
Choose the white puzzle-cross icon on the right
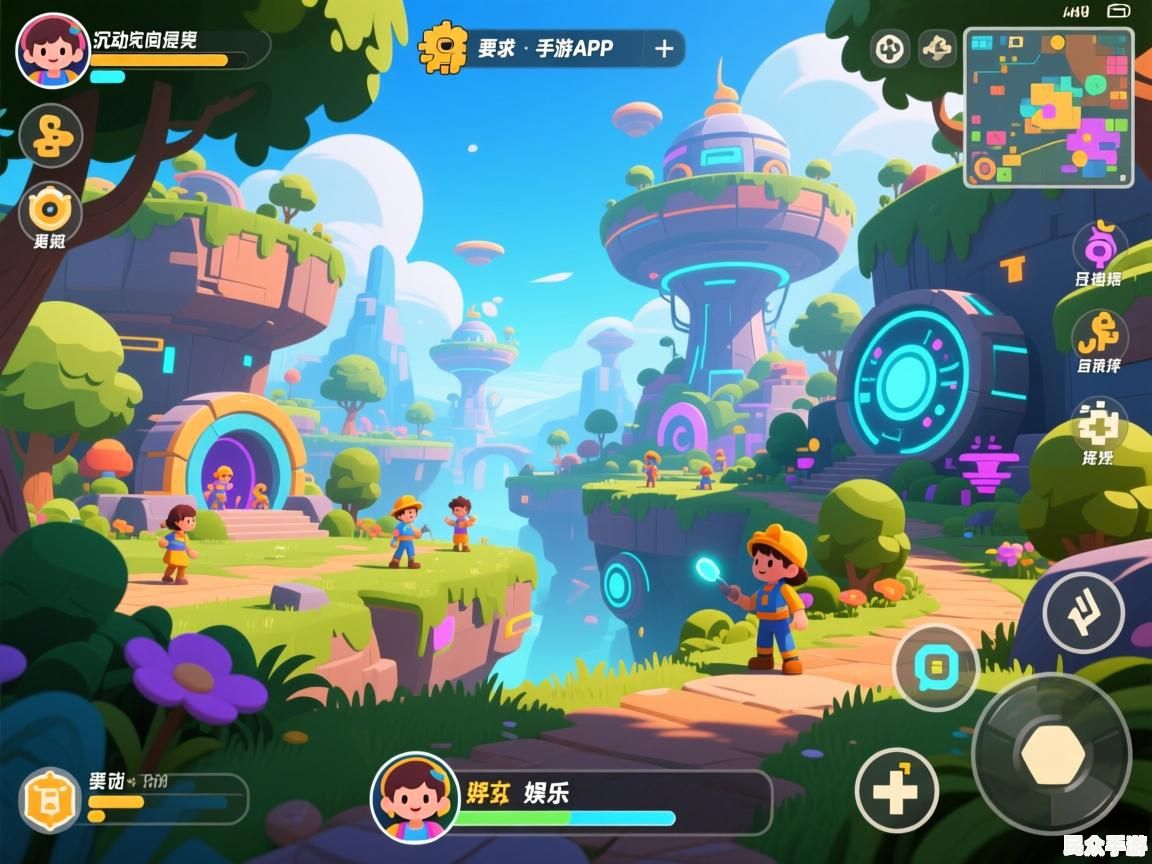(1099, 423)
